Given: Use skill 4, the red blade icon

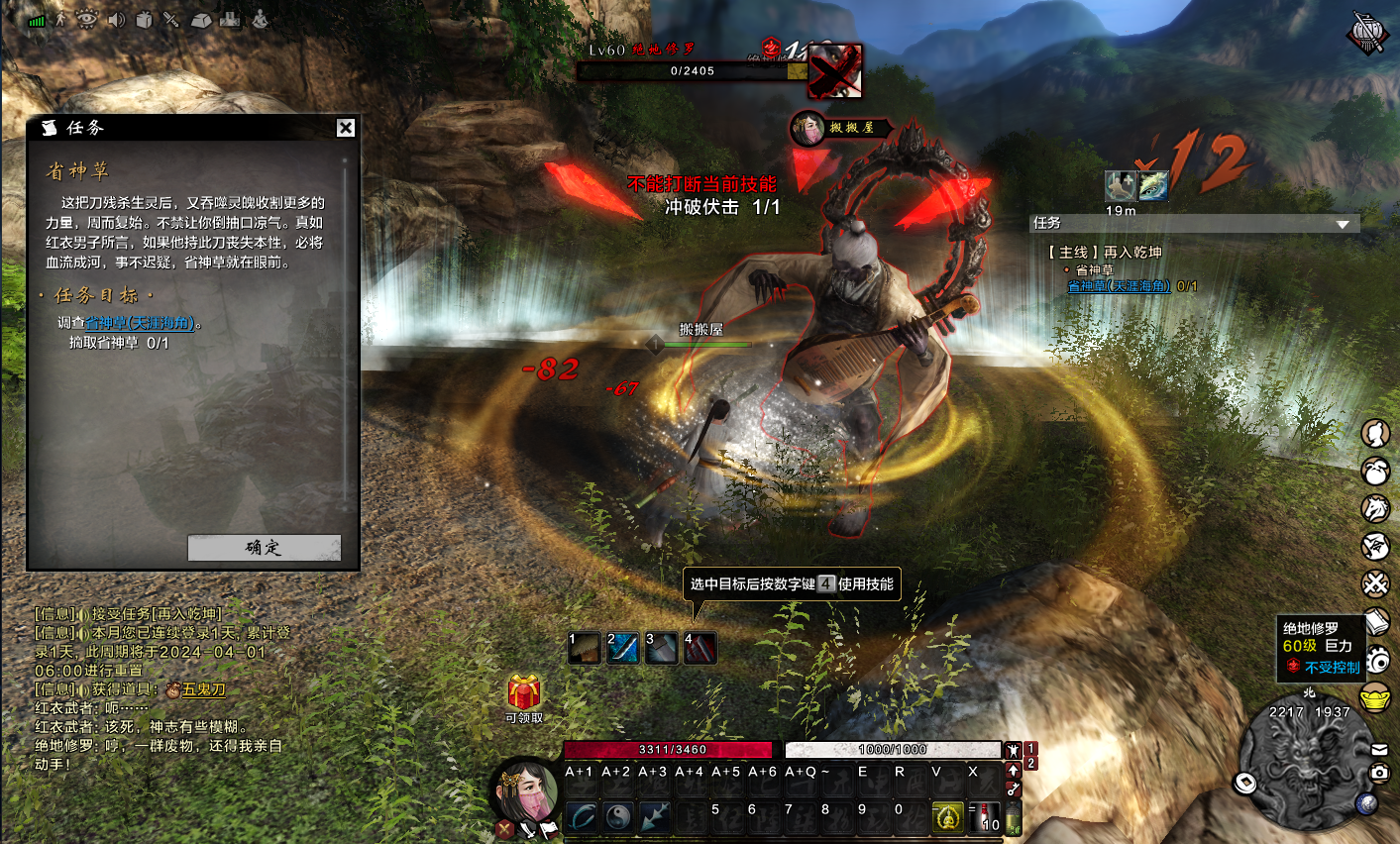Looking at the screenshot, I should click(x=700, y=648).
